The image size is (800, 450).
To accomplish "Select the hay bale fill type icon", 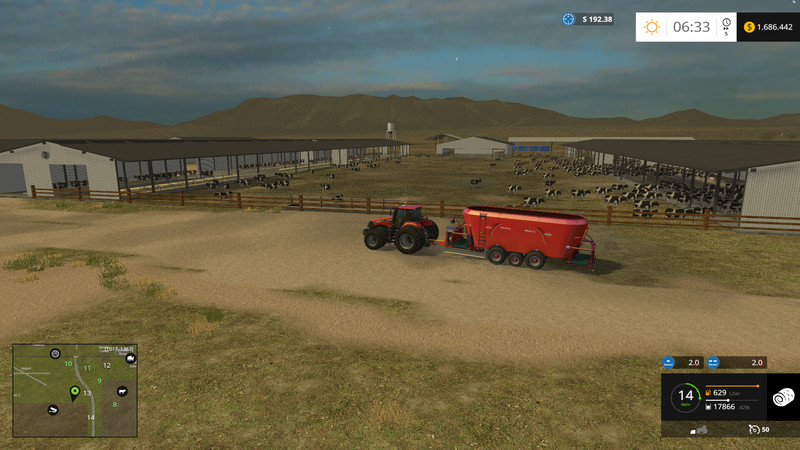I will point(783,397).
